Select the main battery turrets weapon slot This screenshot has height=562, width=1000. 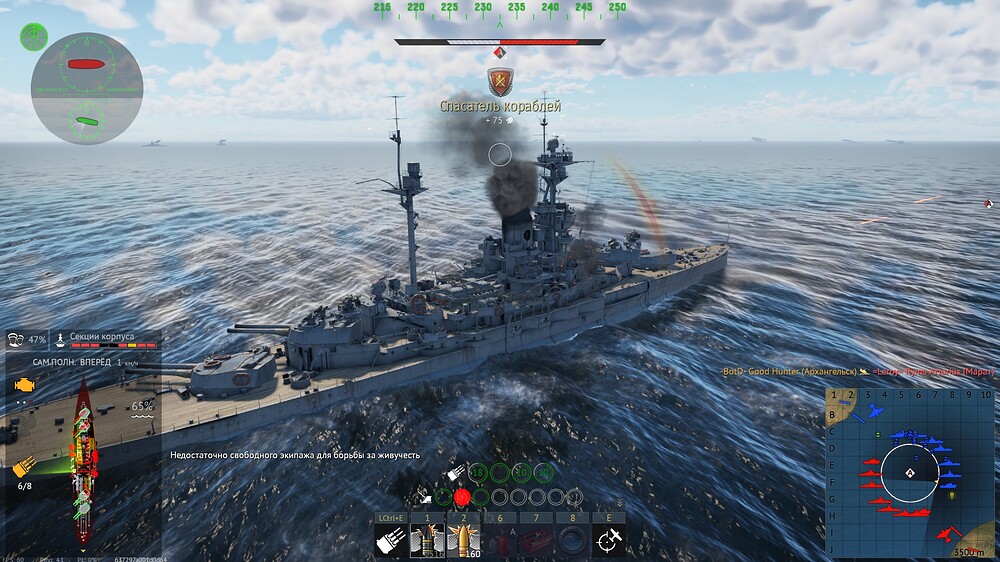click(x=389, y=541)
